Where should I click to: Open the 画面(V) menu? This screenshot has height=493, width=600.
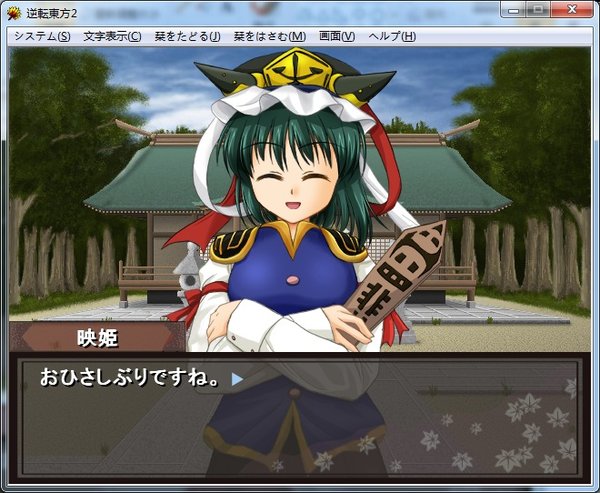click(336, 36)
